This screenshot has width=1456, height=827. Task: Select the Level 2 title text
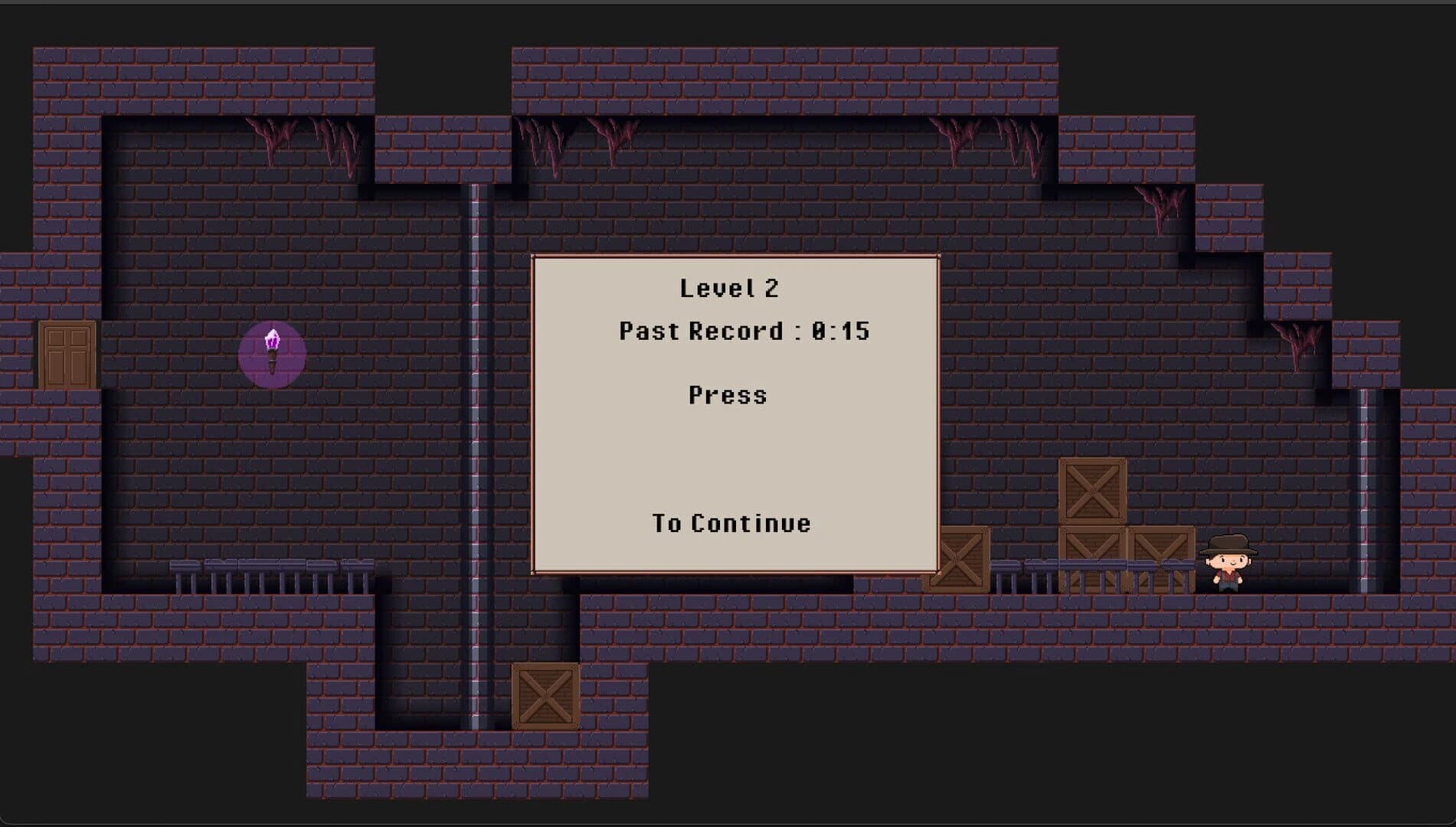click(729, 287)
